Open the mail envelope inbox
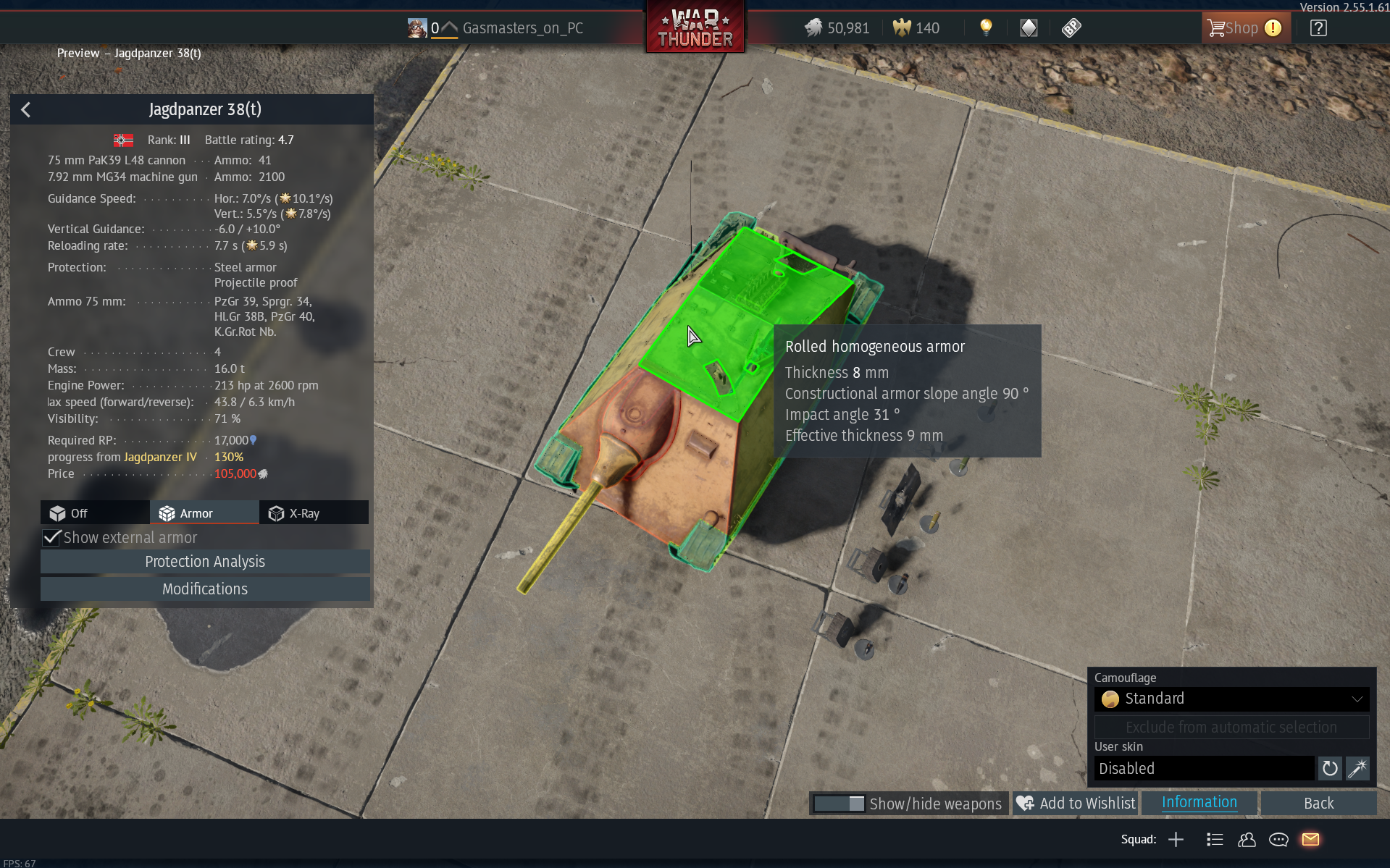The width and height of the screenshot is (1390, 868). (x=1310, y=840)
